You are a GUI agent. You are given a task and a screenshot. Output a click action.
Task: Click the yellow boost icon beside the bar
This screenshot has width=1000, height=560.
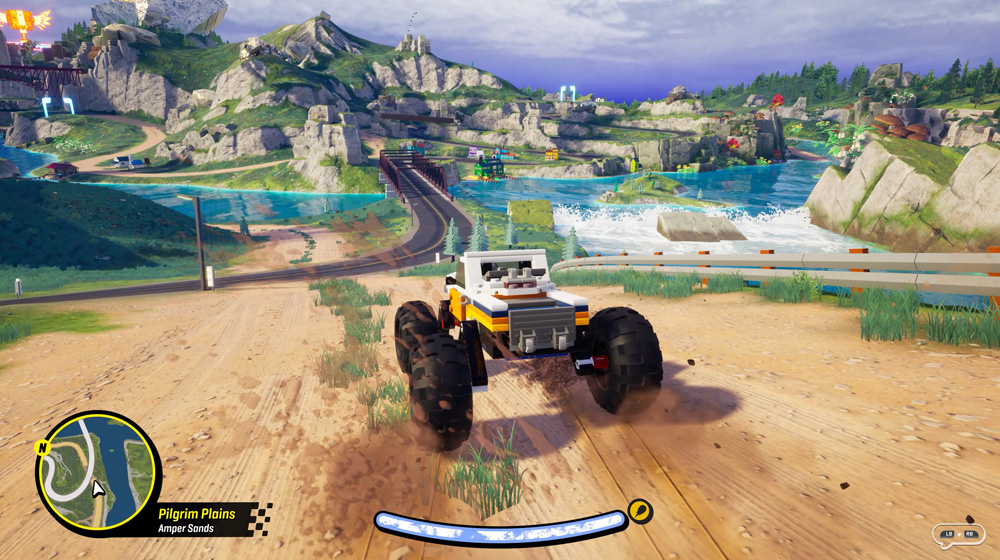(x=639, y=513)
